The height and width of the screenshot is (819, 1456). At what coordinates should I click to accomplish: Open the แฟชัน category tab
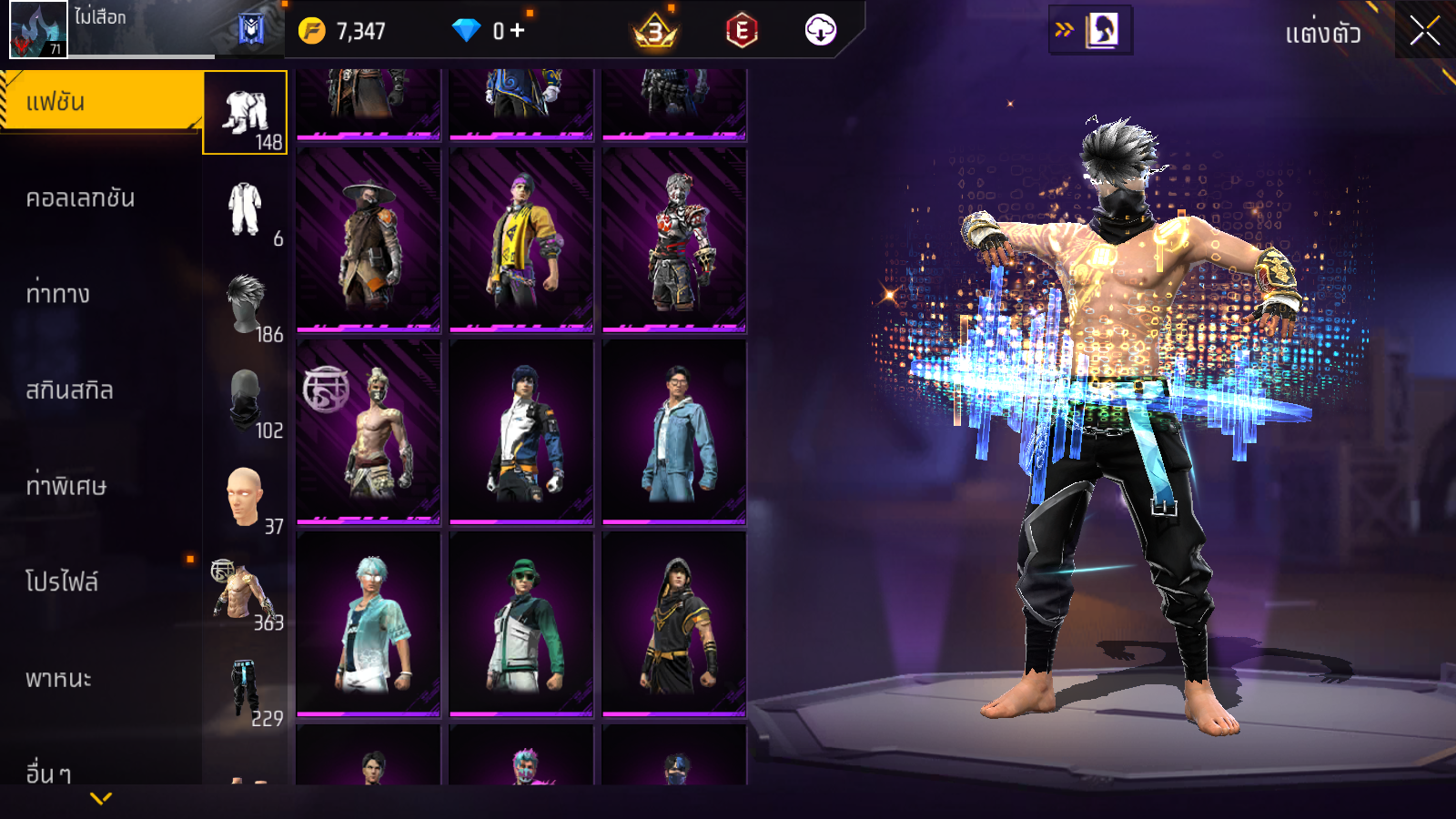pyautogui.click(x=100, y=101)
